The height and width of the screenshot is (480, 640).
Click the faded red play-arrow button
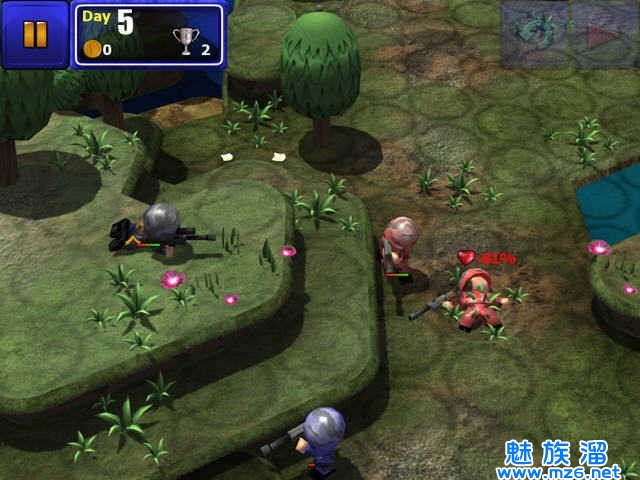[x=604, y=36]
